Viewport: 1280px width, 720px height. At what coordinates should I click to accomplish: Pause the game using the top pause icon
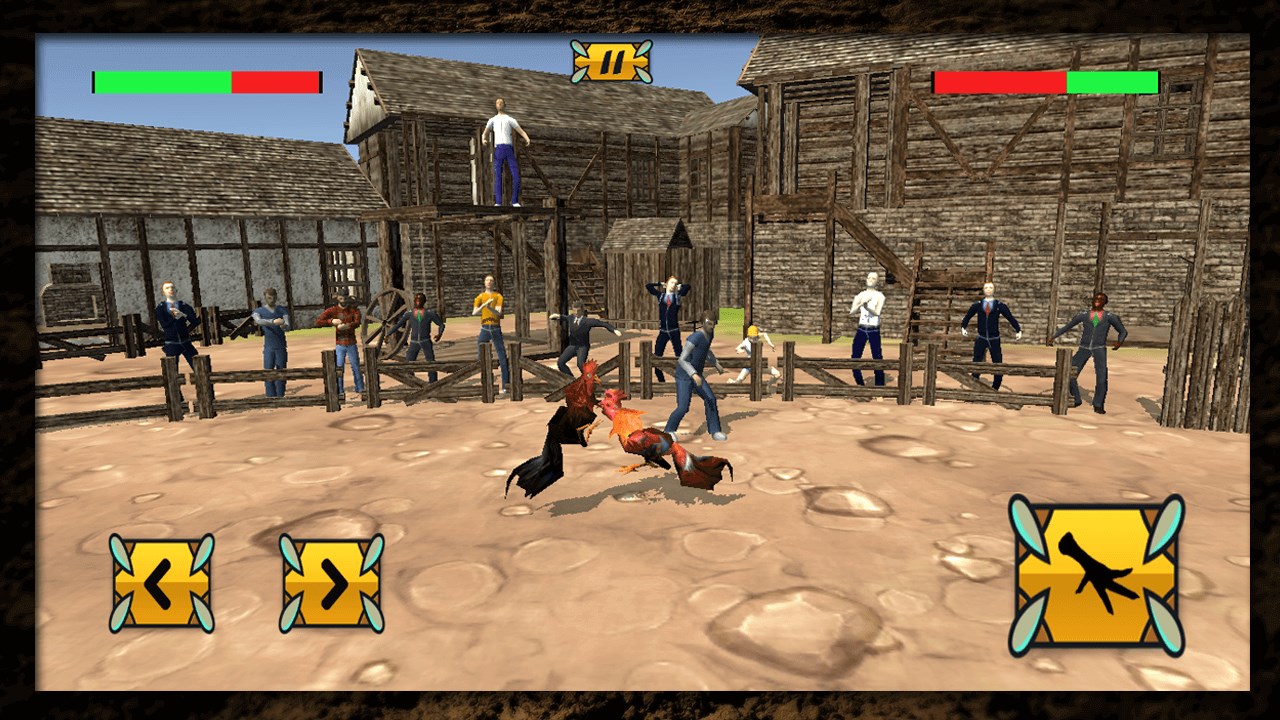click(612, 60)
